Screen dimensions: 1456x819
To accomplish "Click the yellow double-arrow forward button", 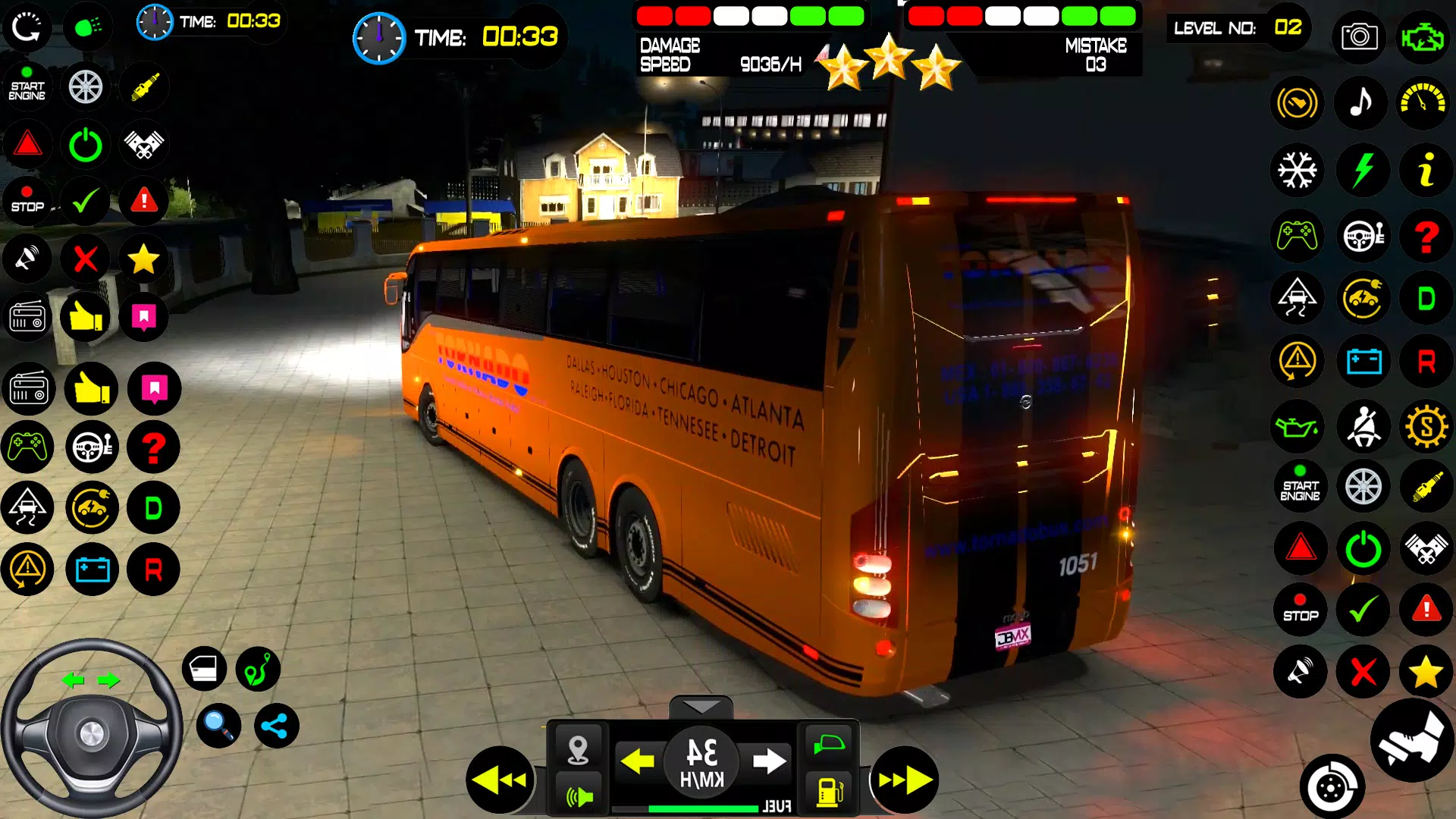I will click(x=905, y=779).
